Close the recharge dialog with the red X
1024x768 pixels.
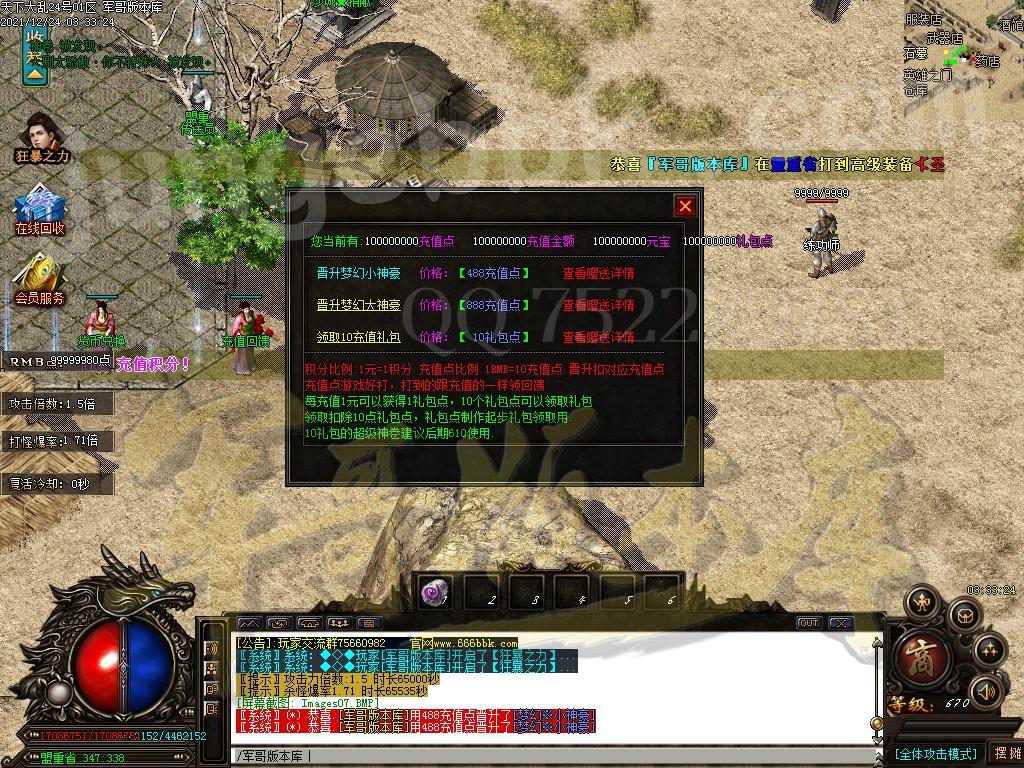(x=685, y=206)
